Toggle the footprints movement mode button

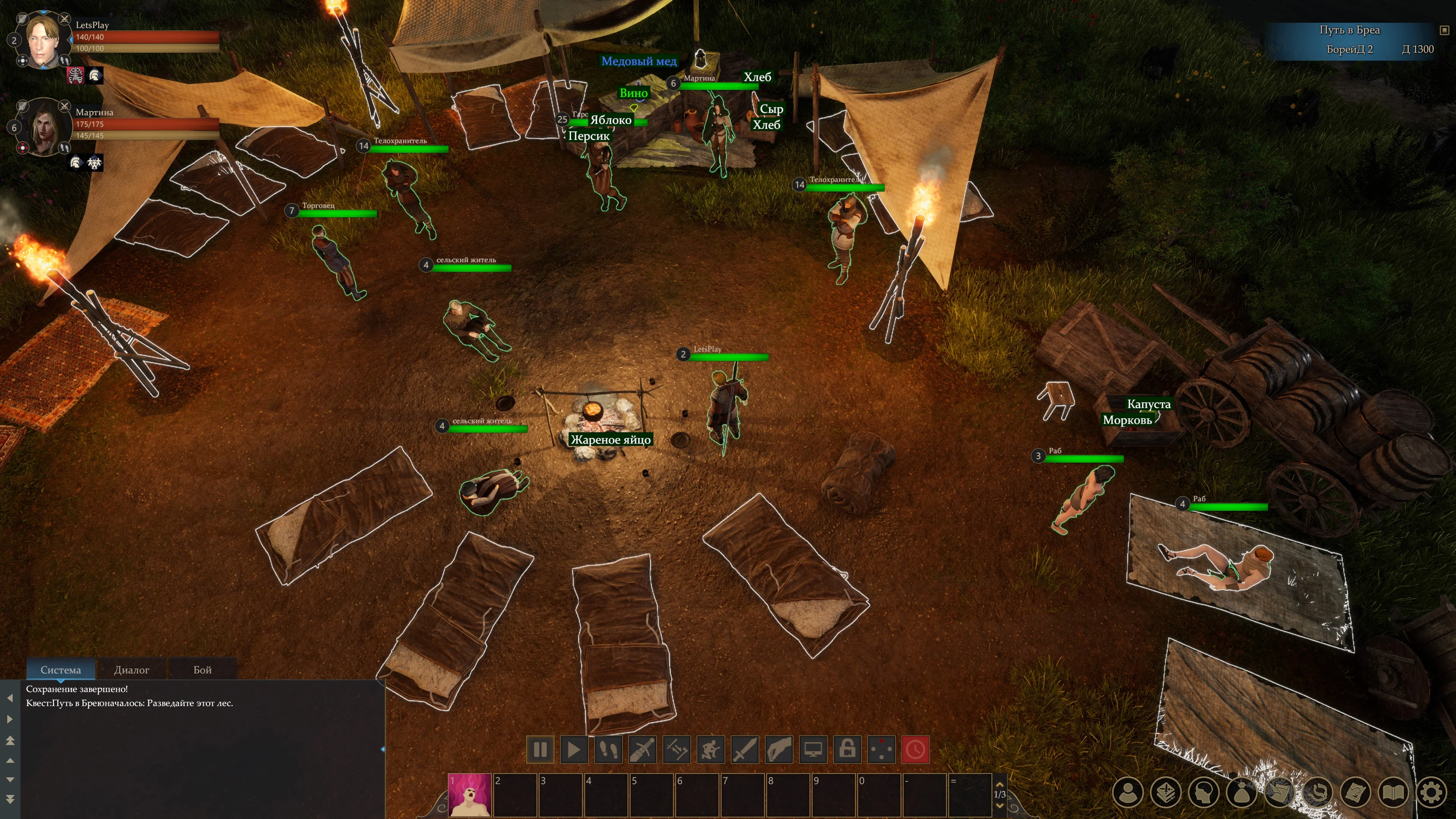[608, 750]
